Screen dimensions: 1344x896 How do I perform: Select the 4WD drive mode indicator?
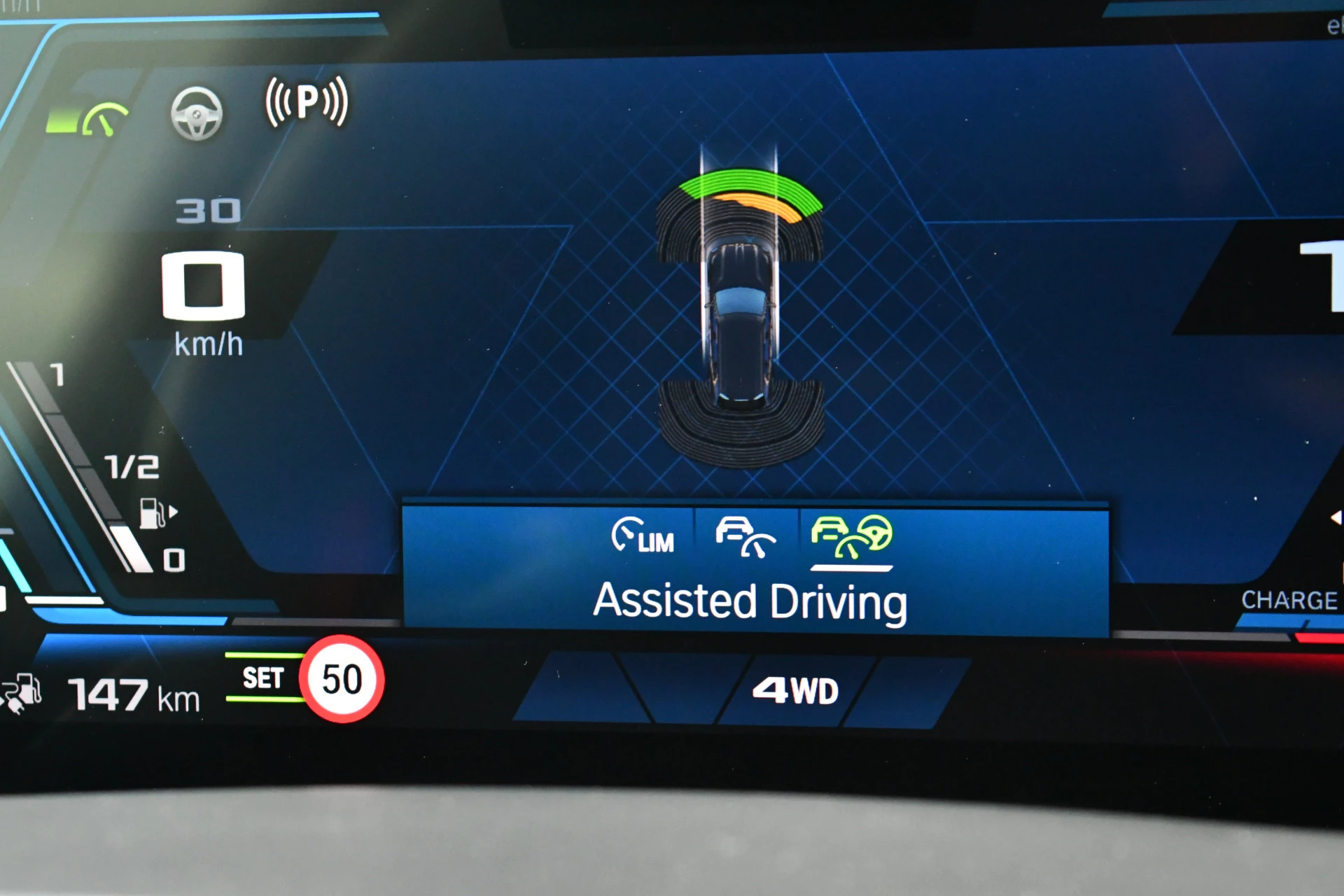tap(795, 691)
